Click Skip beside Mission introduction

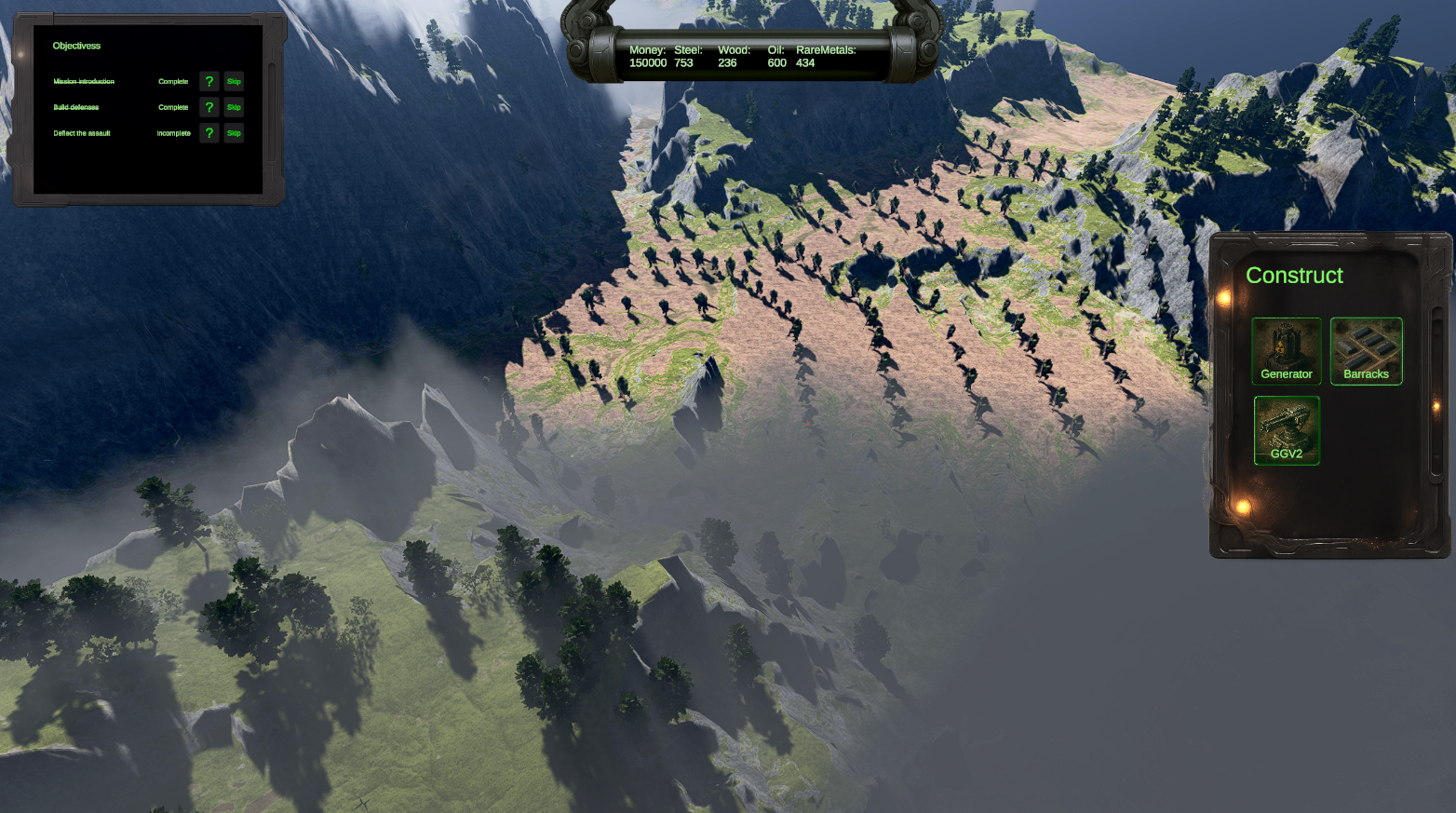[x=234, y=81]
